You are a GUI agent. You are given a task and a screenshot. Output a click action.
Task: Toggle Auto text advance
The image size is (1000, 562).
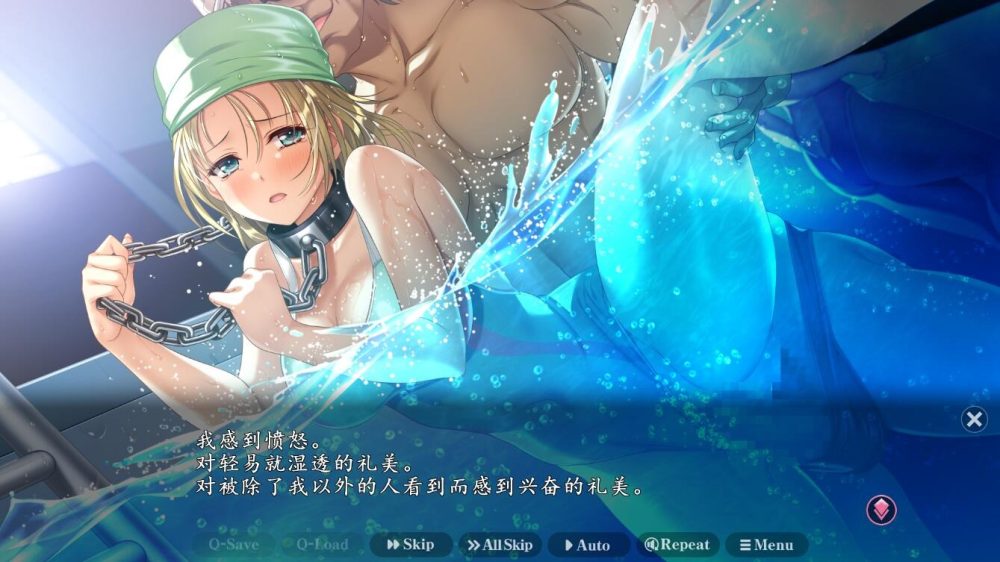[588, 545]
